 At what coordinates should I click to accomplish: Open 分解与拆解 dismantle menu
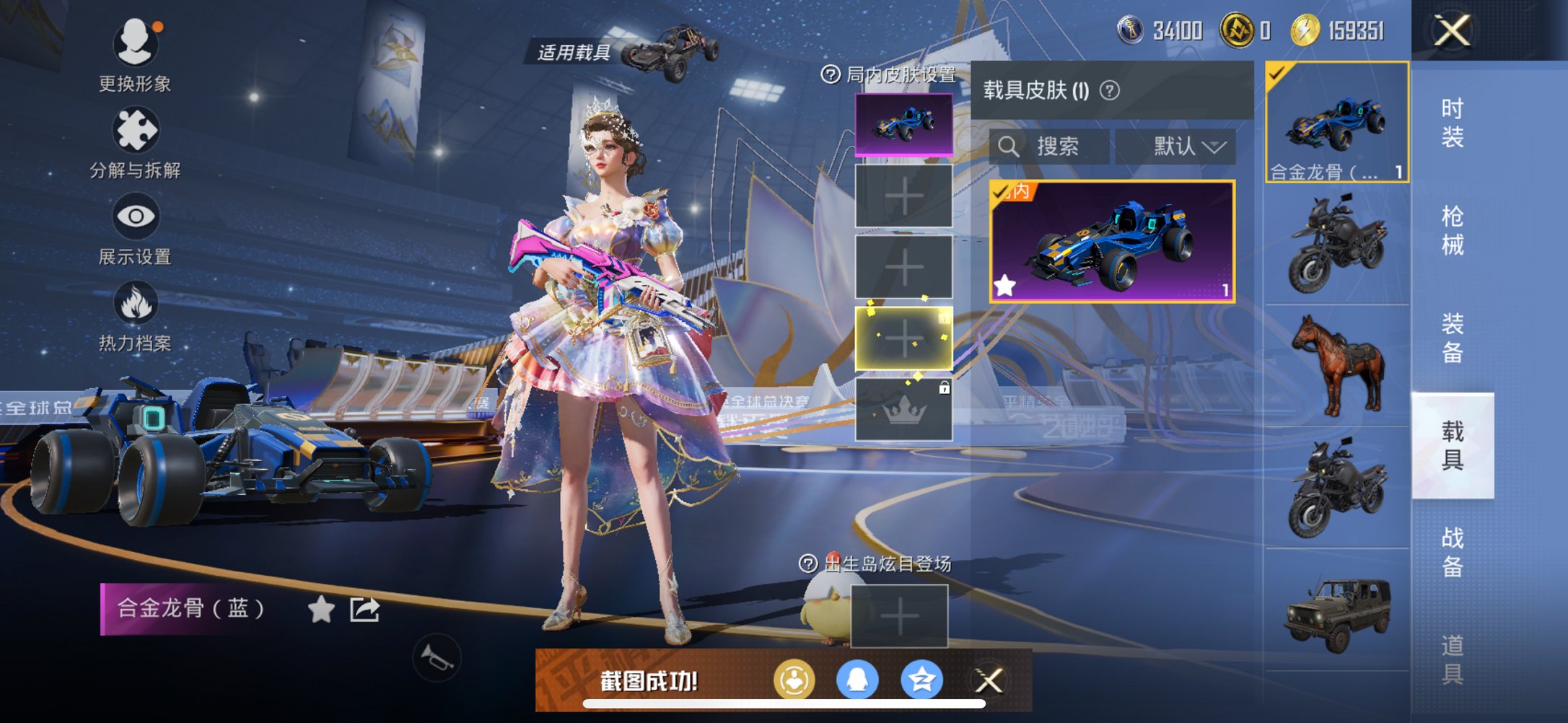(135, 142)
